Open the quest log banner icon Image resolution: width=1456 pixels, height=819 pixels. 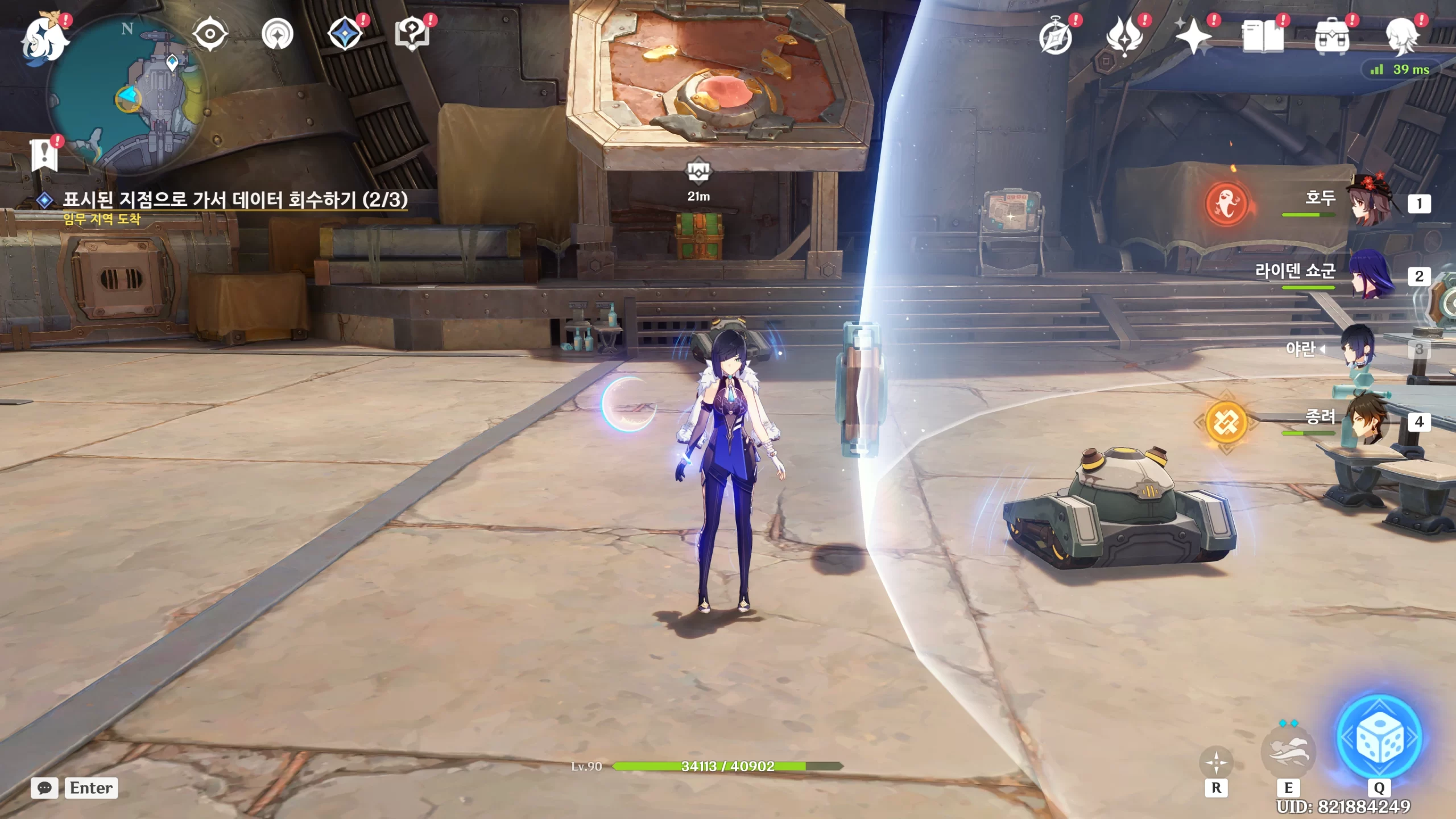pos(44,155)
